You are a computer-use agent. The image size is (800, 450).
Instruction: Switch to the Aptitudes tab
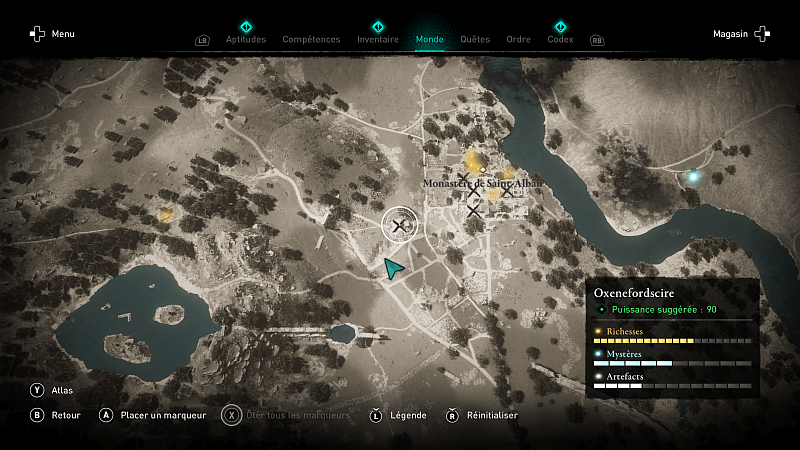point(246,39)
